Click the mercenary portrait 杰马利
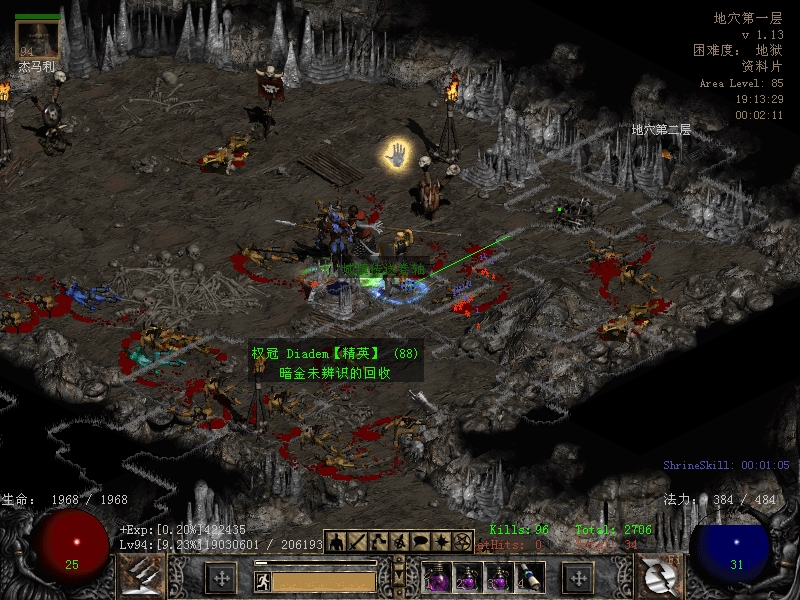This screenshot has height=600, width=800. (37, 40)
